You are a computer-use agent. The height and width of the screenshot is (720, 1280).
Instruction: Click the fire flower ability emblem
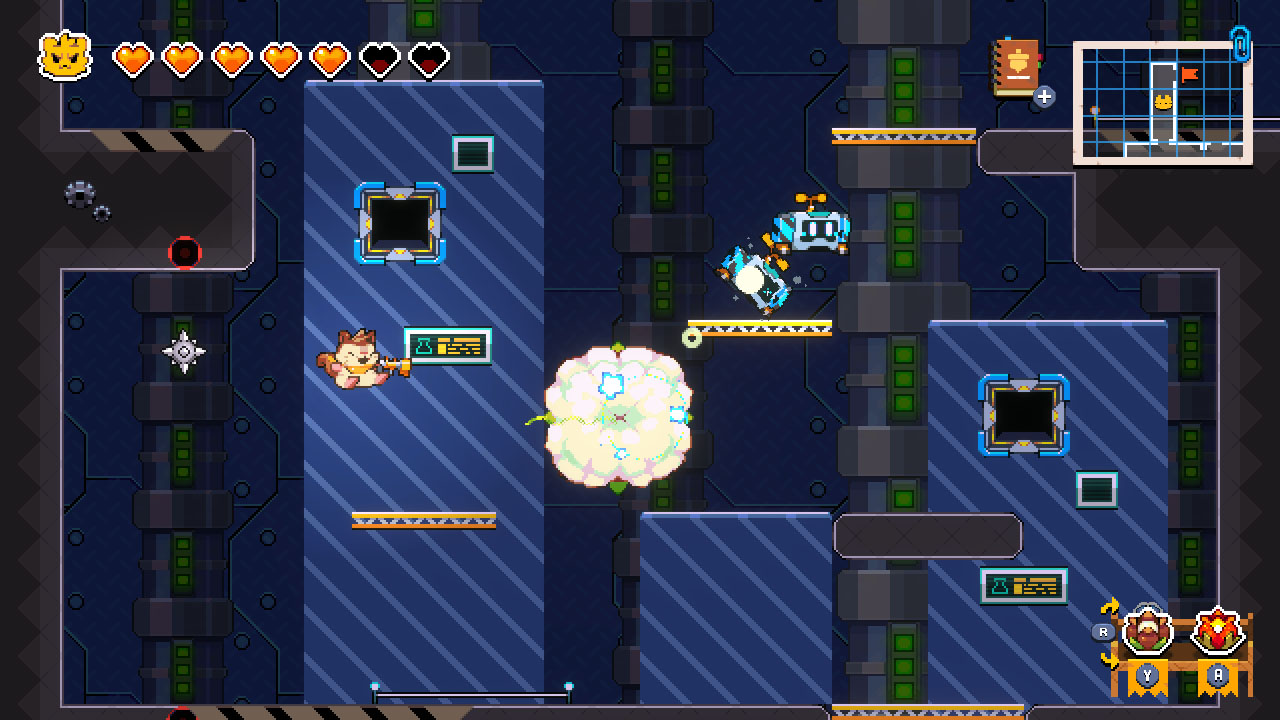1219,630
